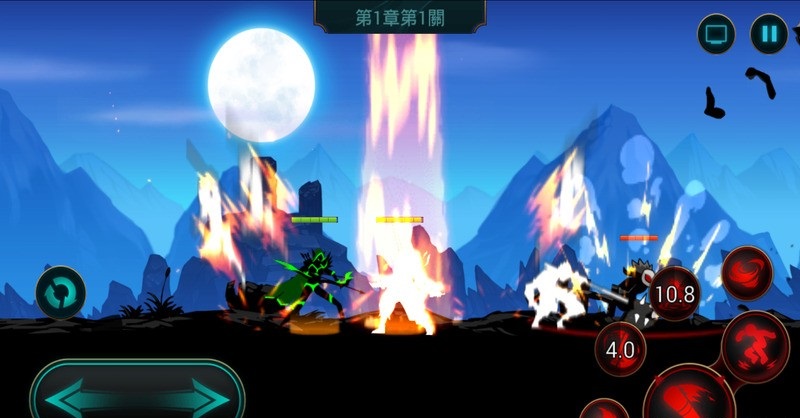This screenshot has height=418, width=800.
Task: Use the red dash skill
Action: 755,346
